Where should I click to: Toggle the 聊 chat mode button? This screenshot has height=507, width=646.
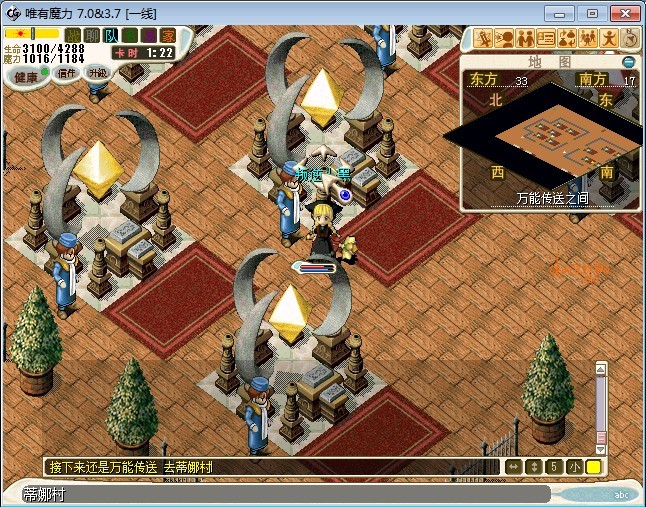tap(91, 35)
